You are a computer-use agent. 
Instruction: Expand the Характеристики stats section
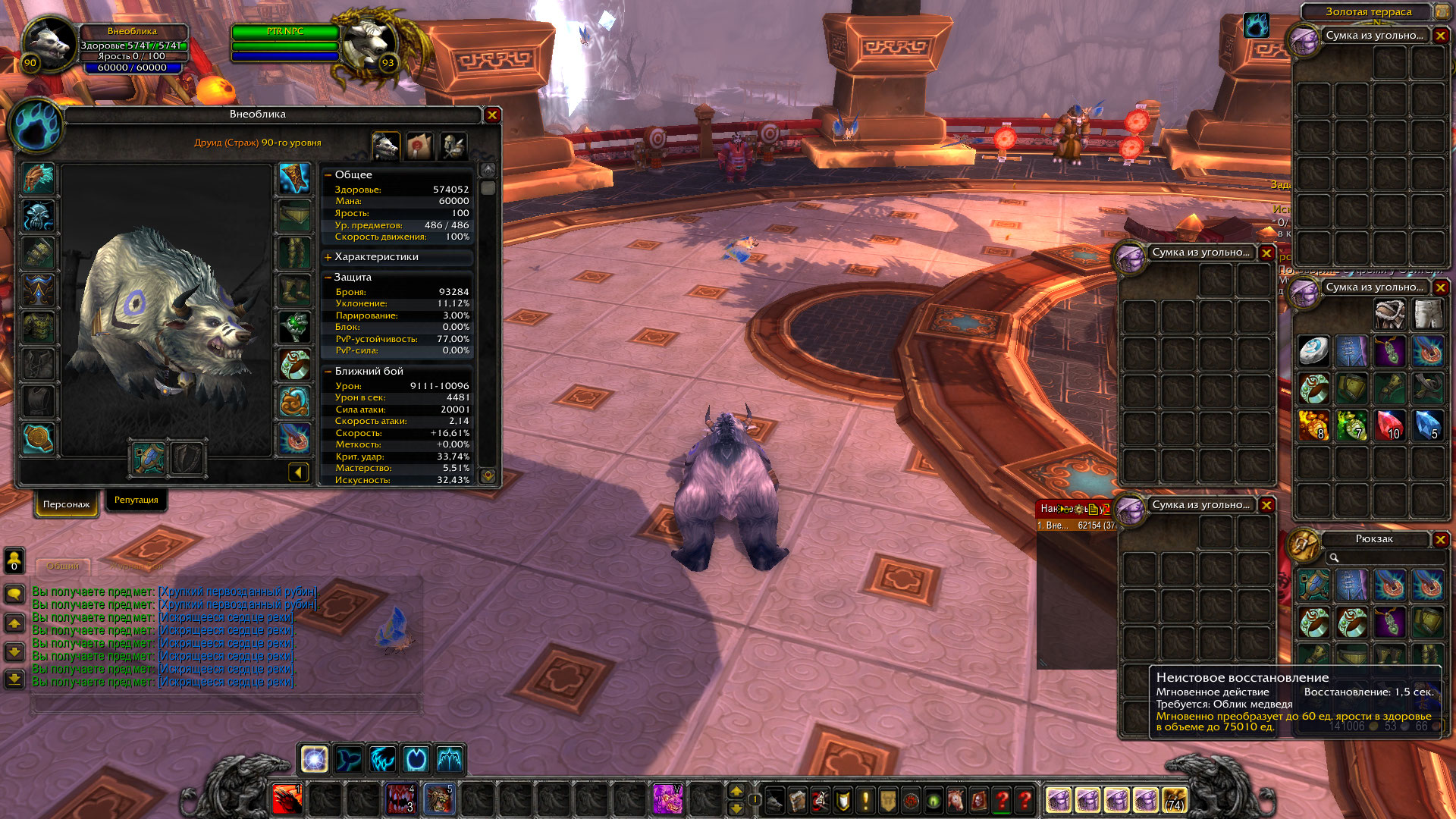328,257
